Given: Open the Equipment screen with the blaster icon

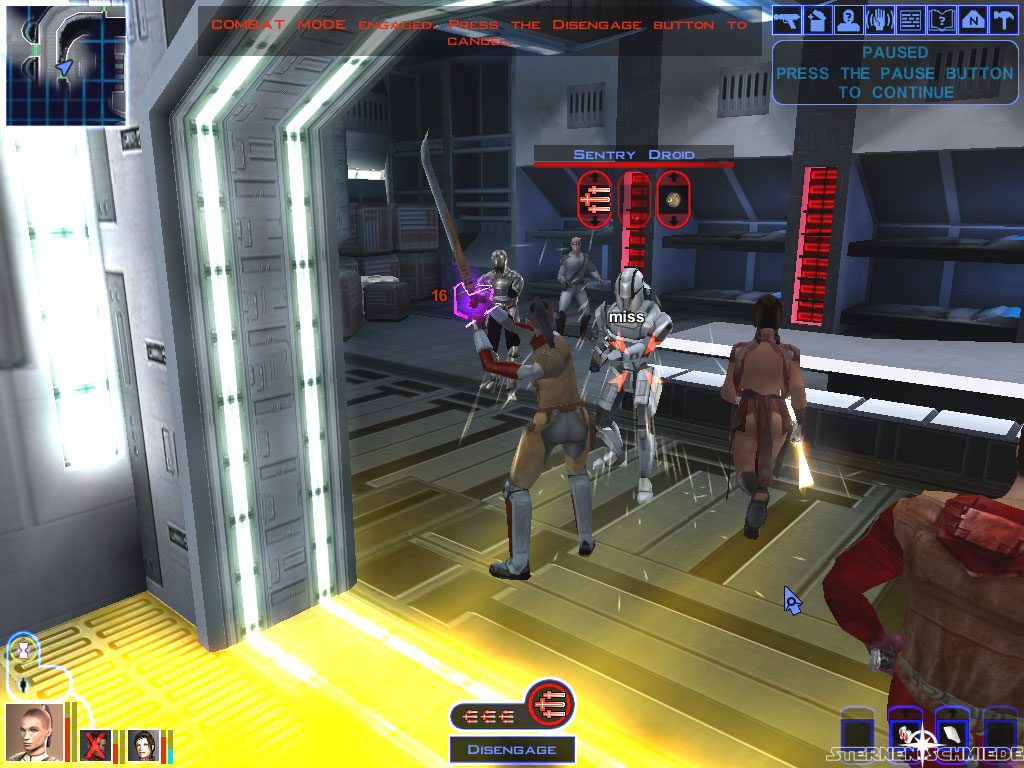Looking at the screenshot, I should coord(788,19).
